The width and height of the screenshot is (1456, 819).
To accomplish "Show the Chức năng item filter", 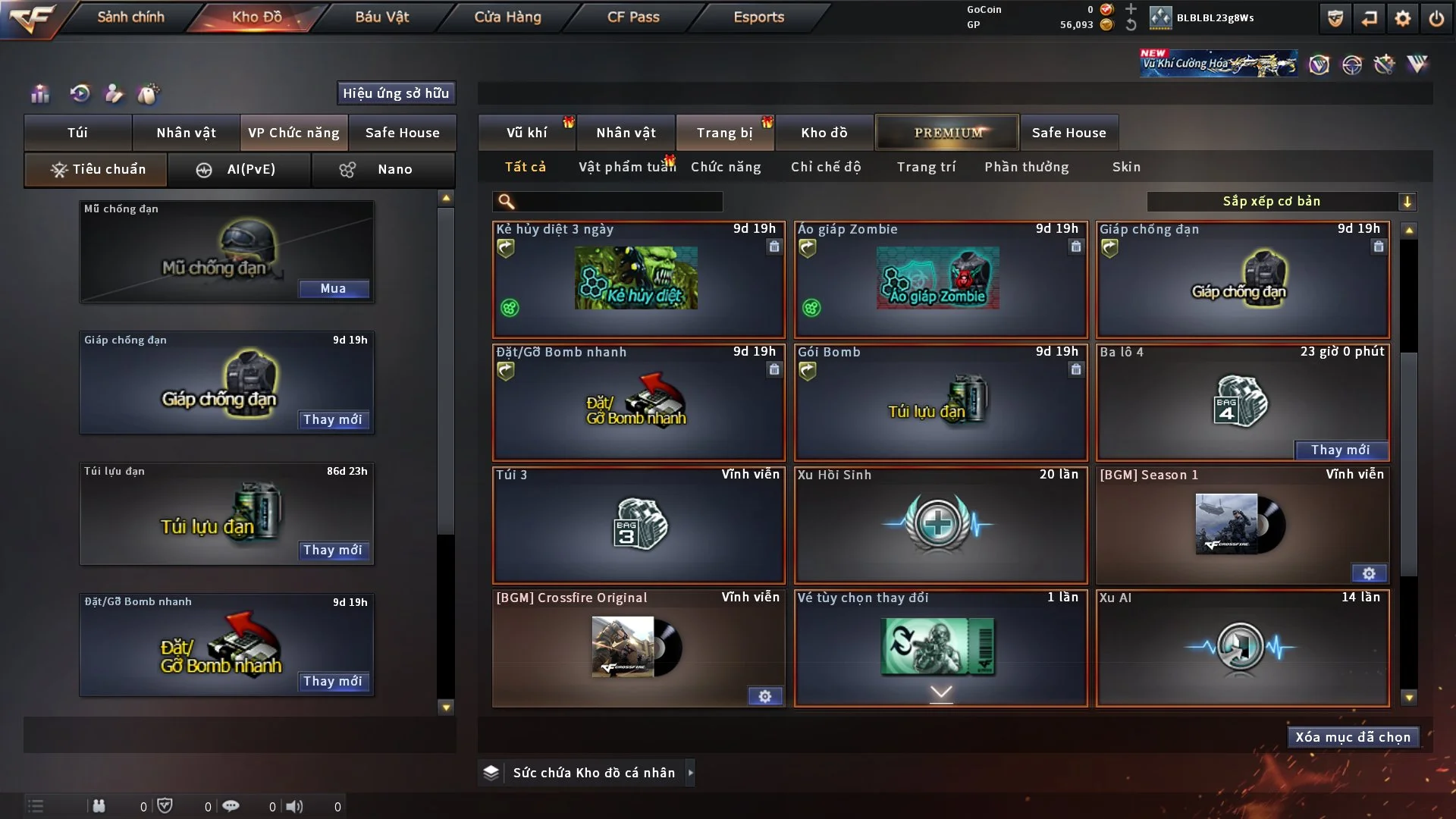I will (726, 167).
